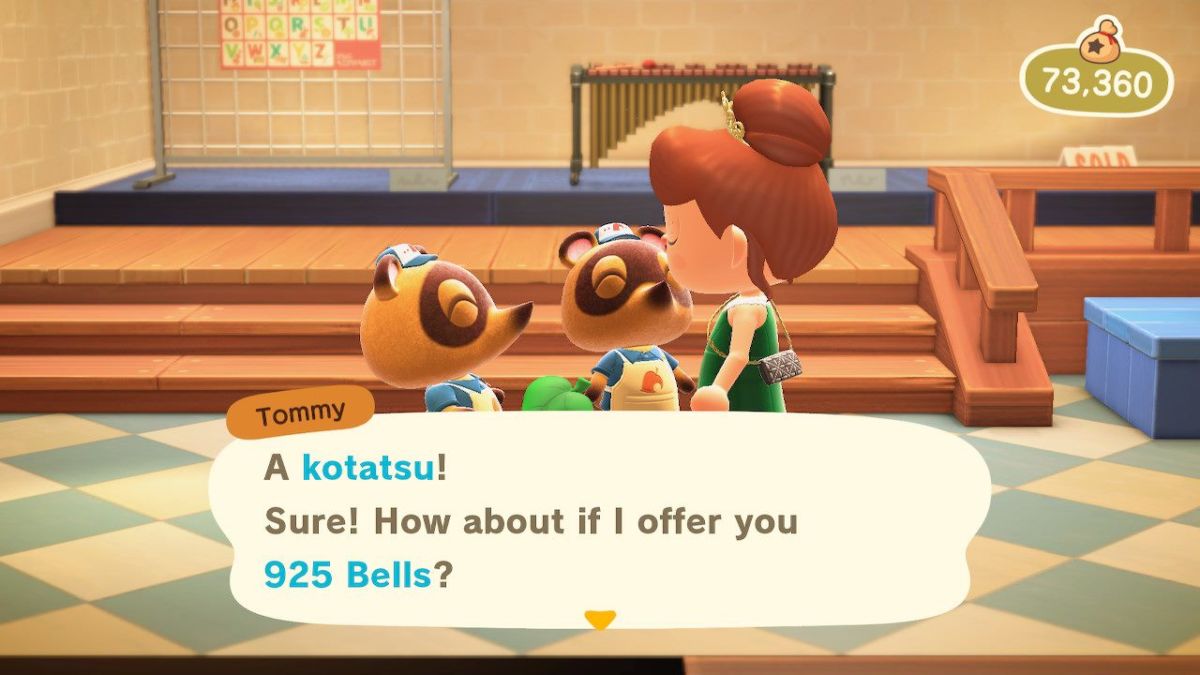Advance dialogue with the yellow continue arrow

pyautogui.click(x=599, y=620)
